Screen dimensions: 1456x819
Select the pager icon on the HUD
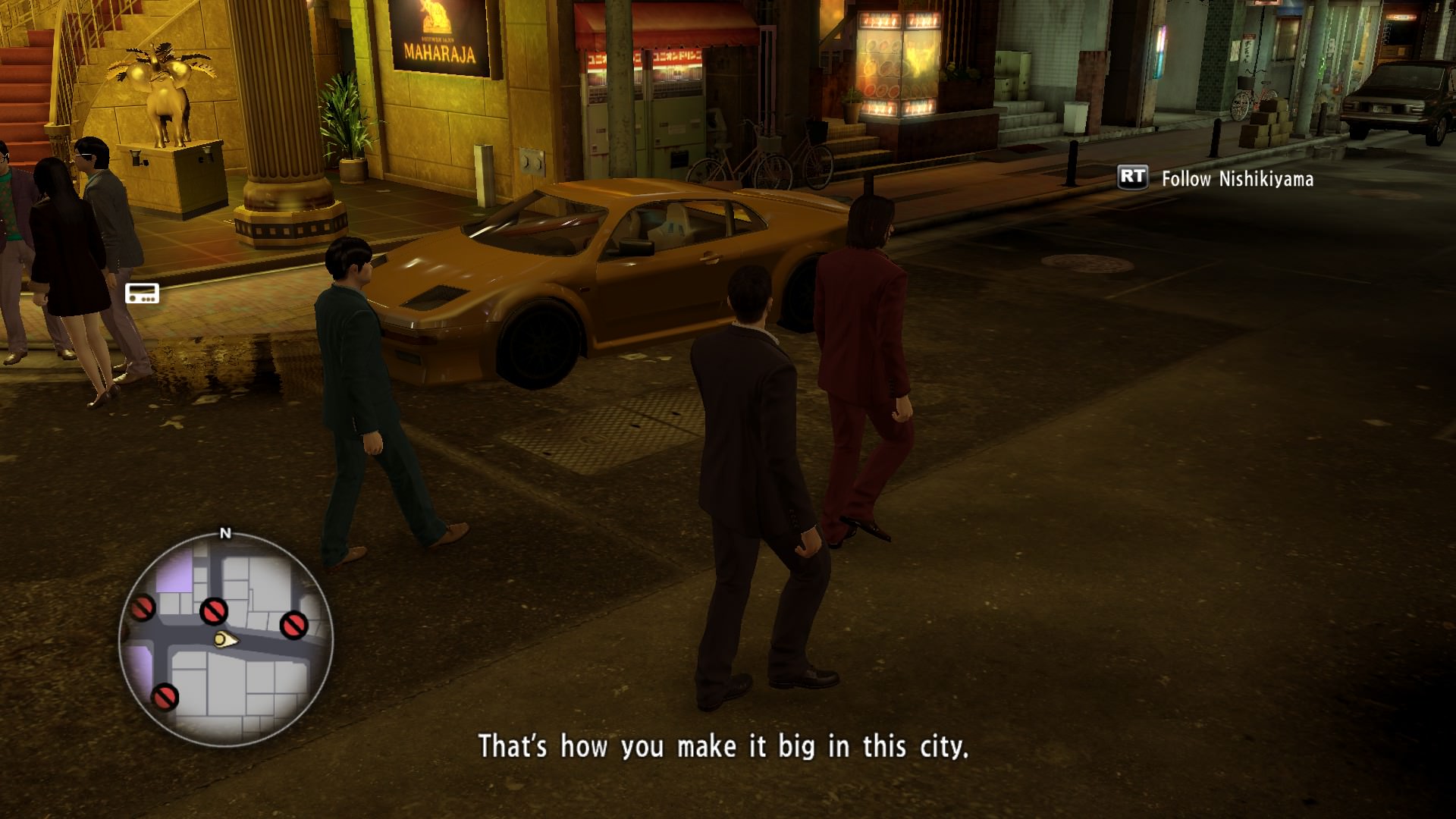click(x=142, y=293)
